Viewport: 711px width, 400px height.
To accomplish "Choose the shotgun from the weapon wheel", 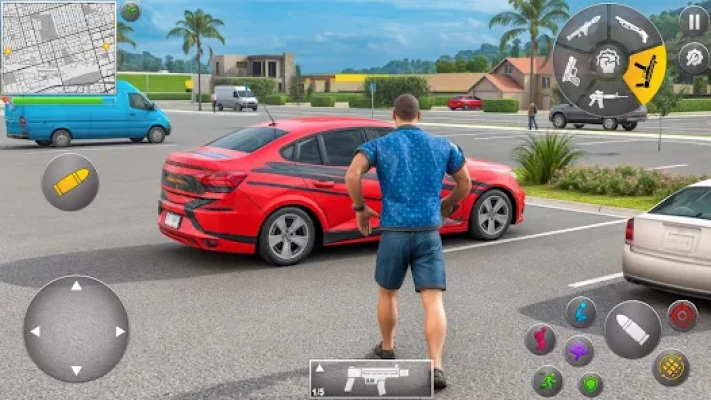I will [630, 28].
